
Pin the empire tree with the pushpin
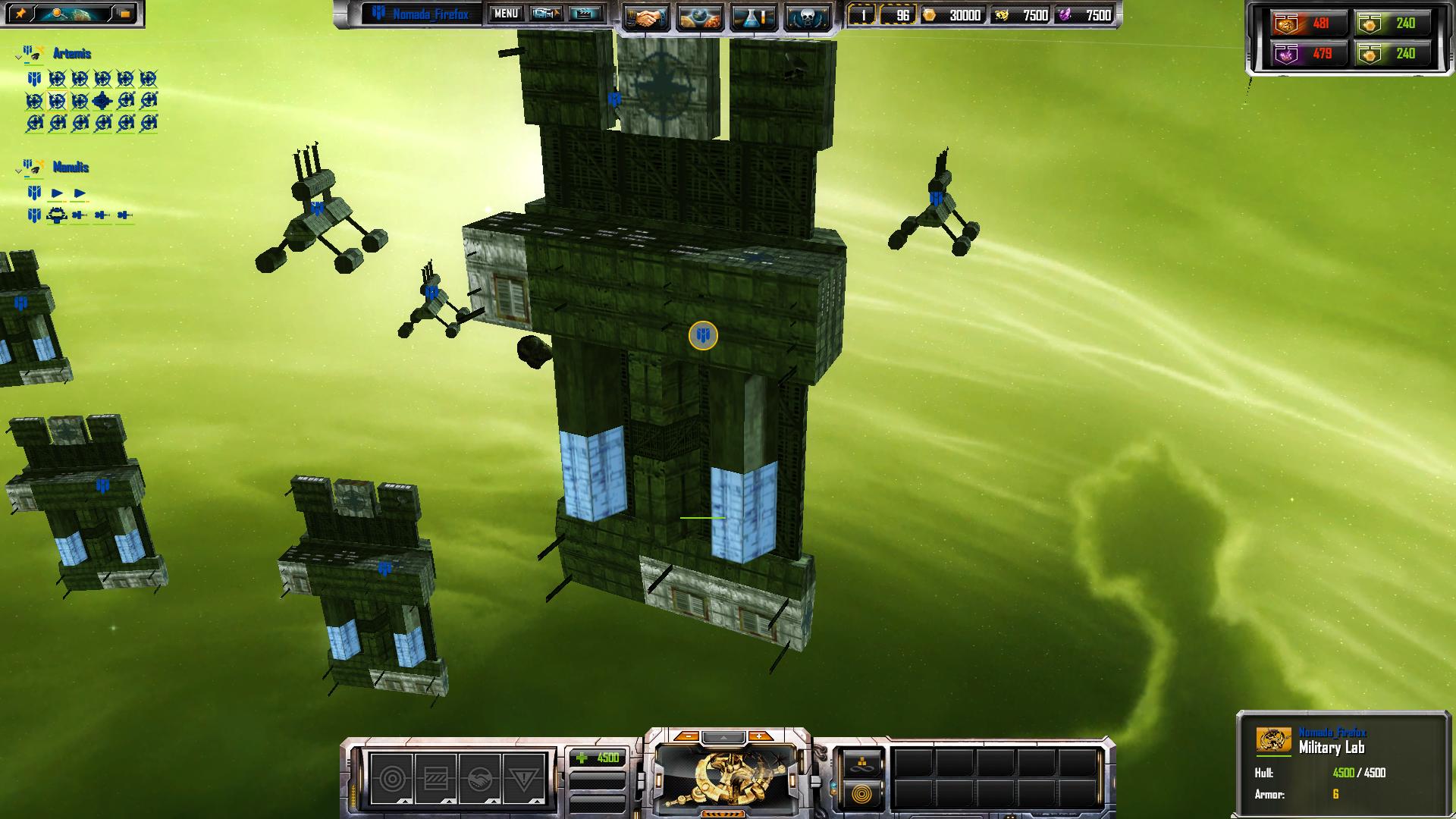coord(20,14)
